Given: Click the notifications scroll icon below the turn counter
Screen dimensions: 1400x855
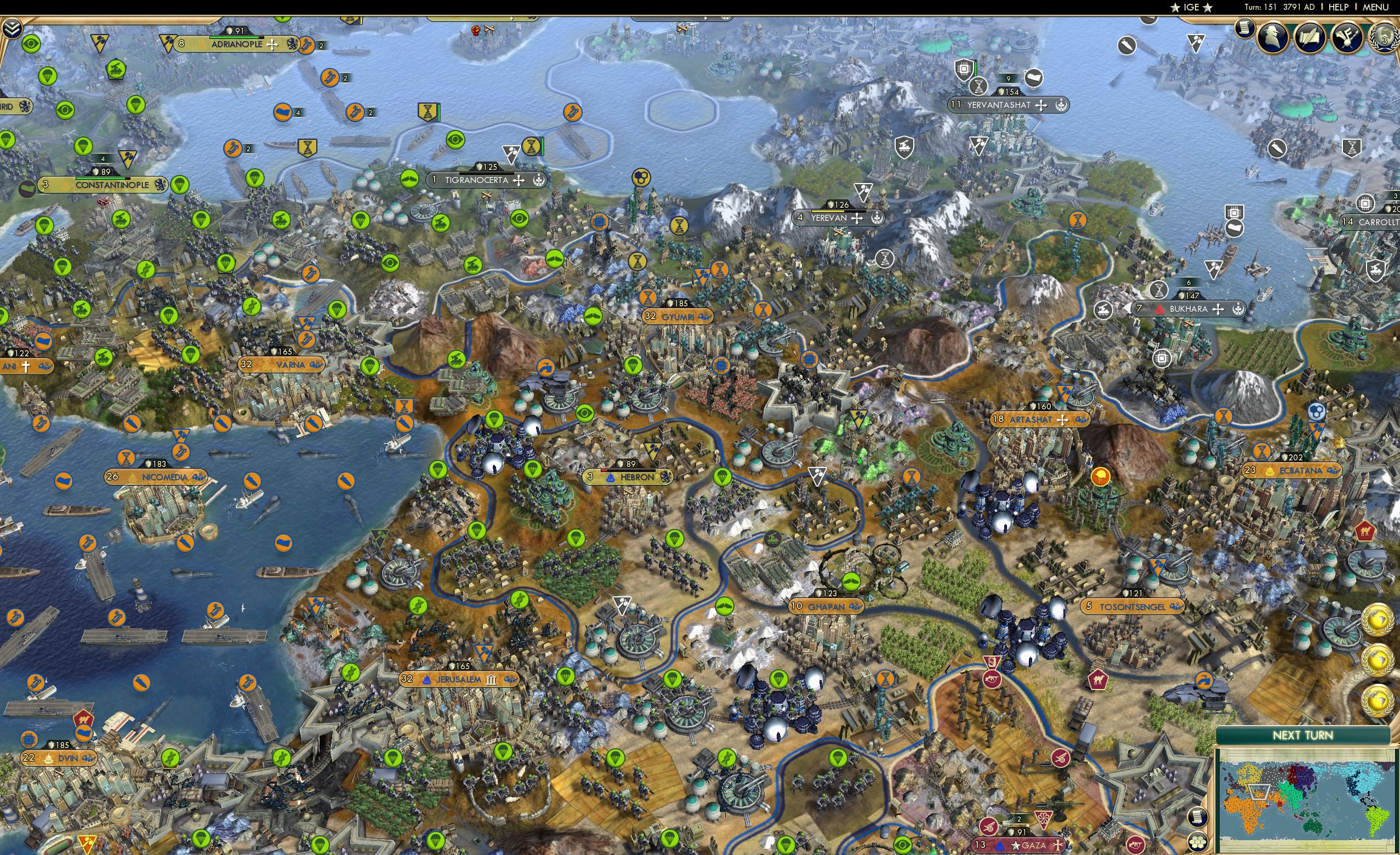Looking at the screenshot, I should pyautogui.click(x=1245, y=30).
